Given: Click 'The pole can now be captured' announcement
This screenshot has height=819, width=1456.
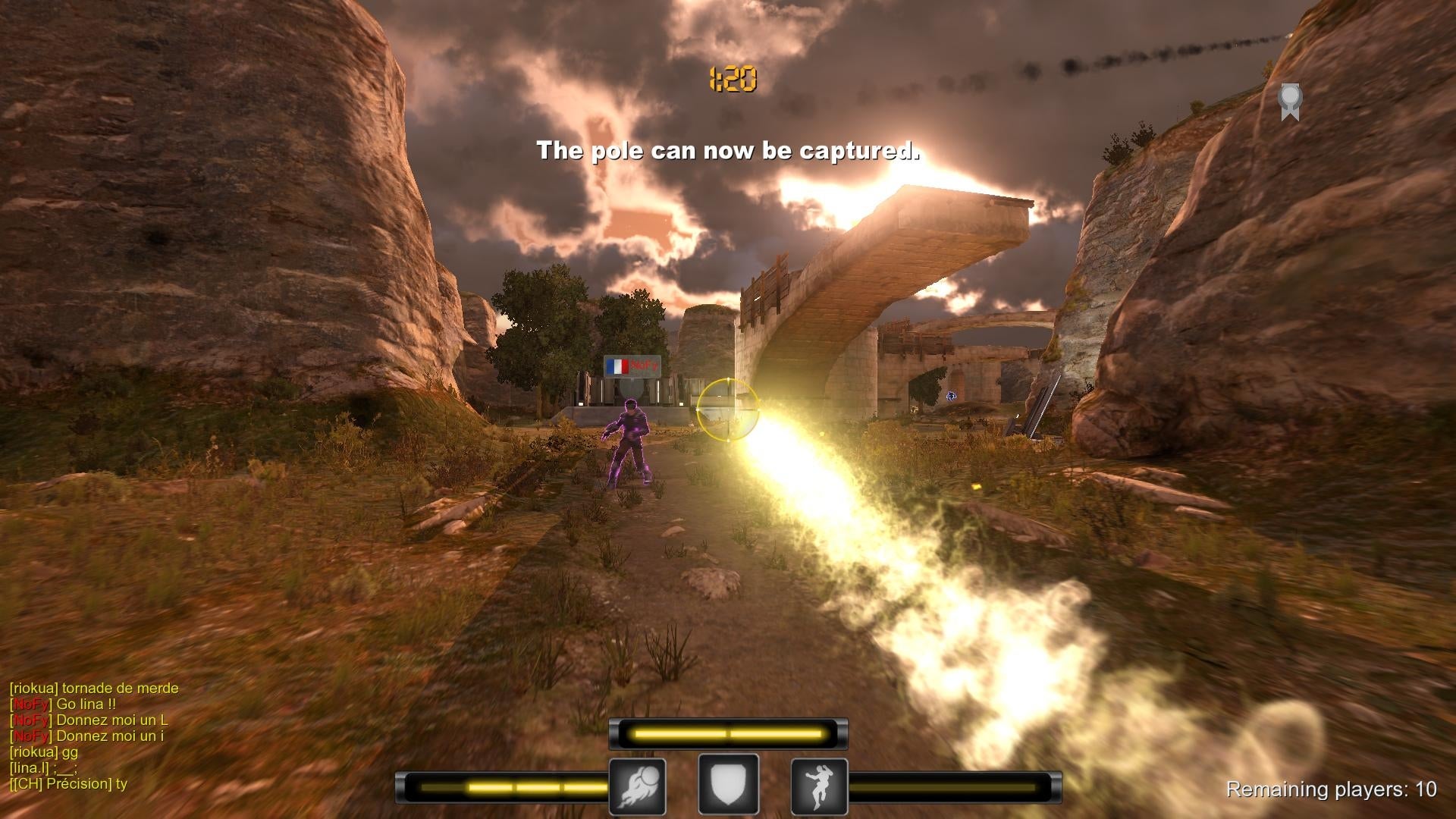Looking at the screenshot, I should click(727, 149).
